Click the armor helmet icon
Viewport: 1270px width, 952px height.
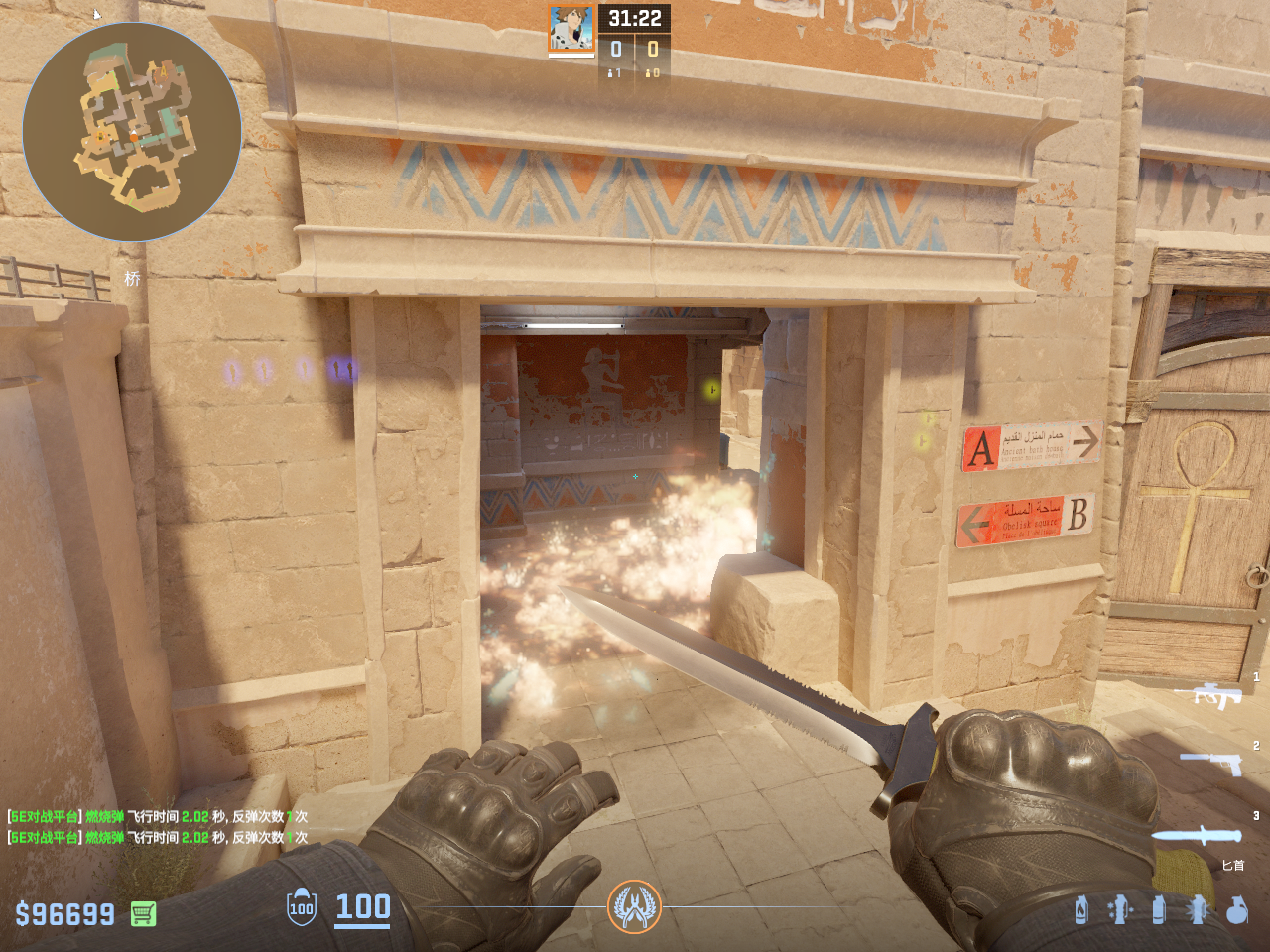coord(302,906)
